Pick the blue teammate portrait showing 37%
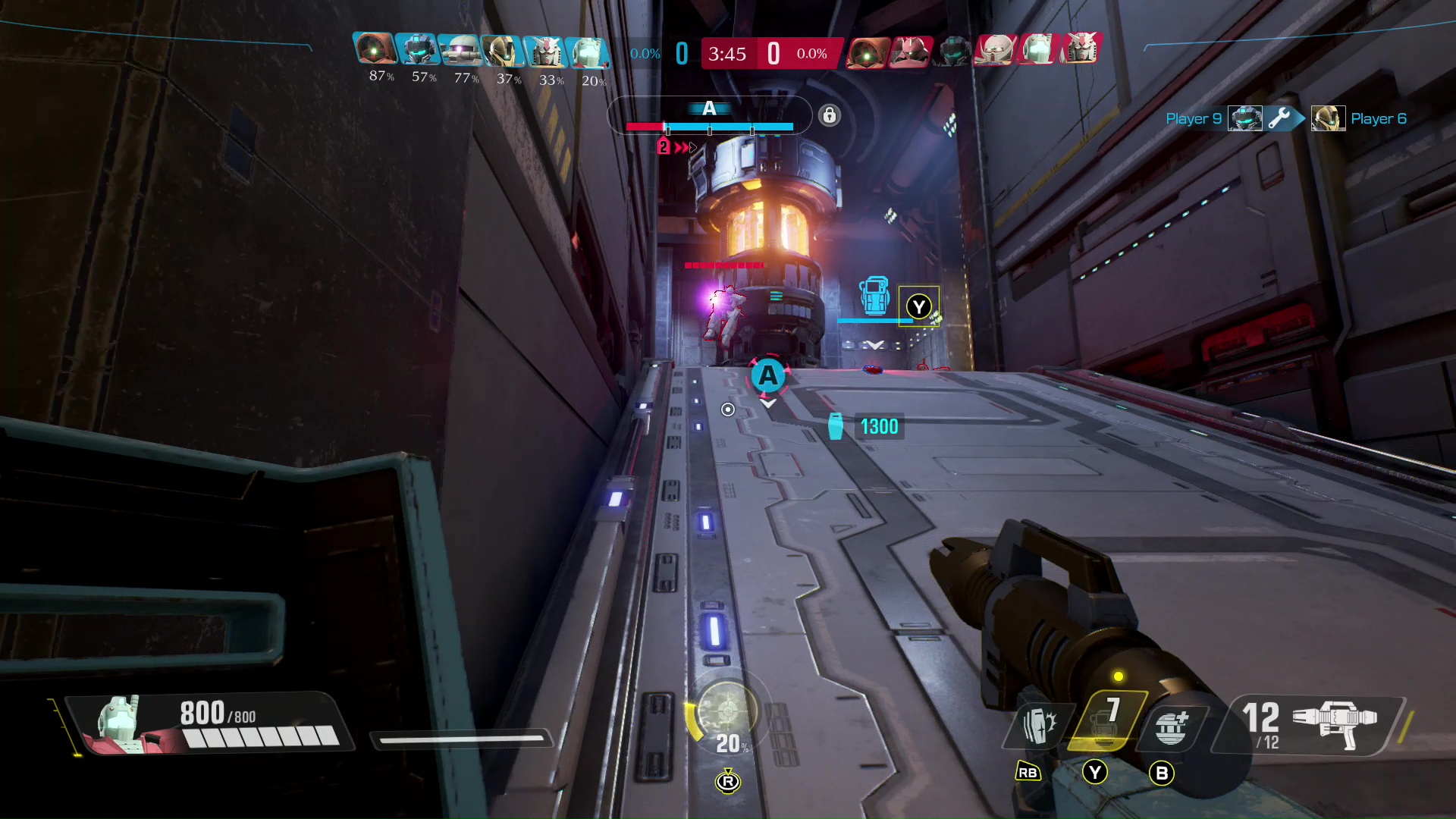 pyautogui.click(x=502, y=51)
